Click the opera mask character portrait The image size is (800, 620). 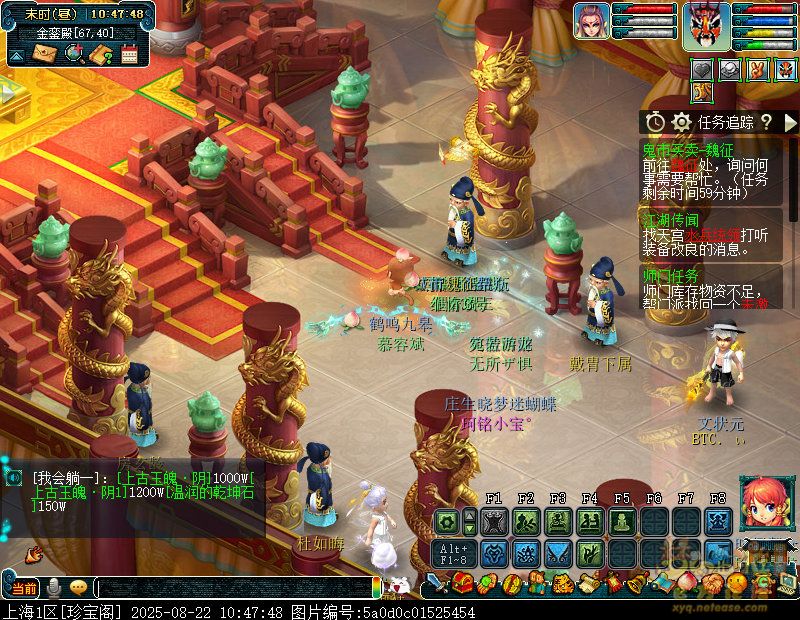click(x=707, y=25)
